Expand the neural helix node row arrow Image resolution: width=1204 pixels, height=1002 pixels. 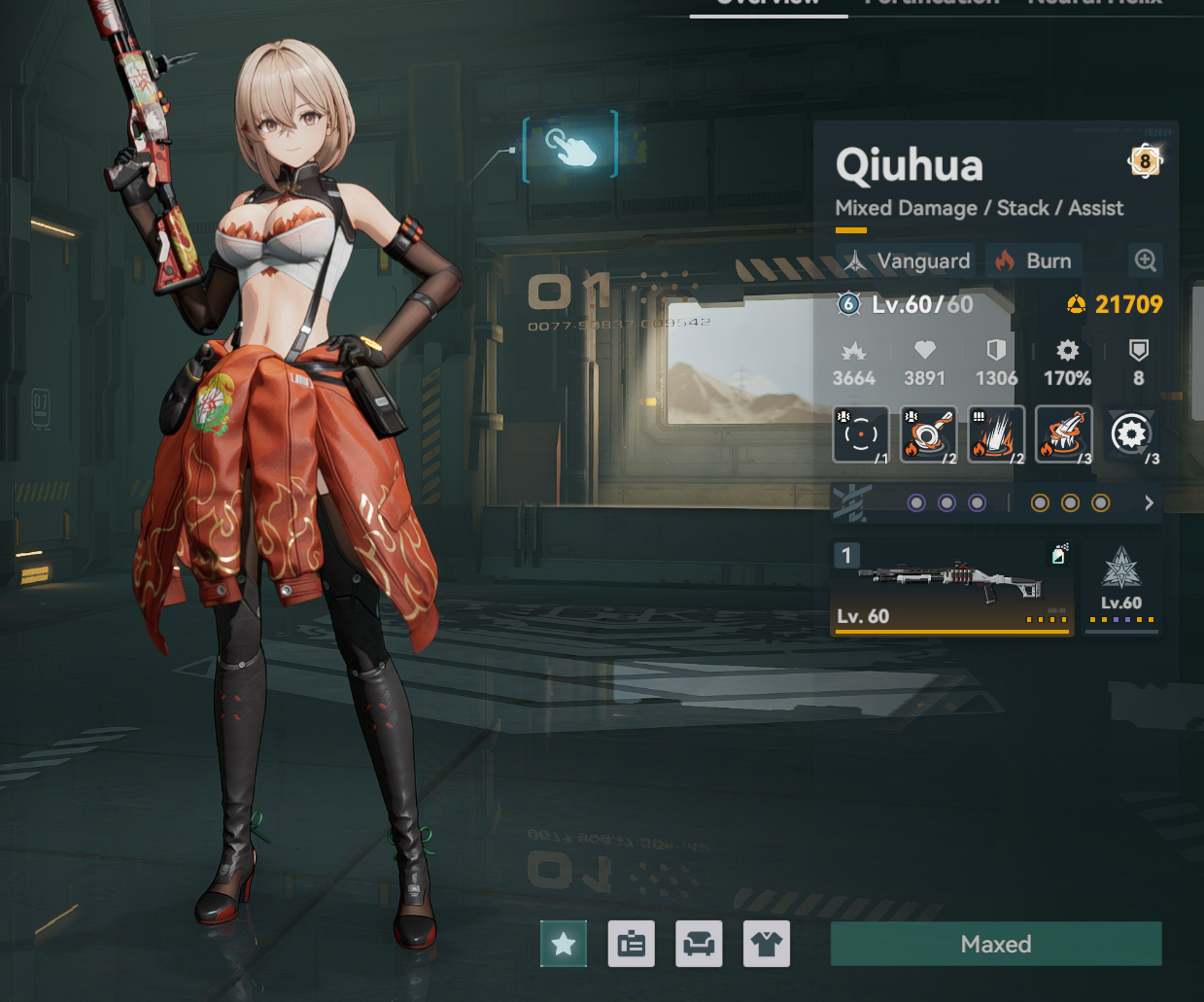click(1149, 502)
